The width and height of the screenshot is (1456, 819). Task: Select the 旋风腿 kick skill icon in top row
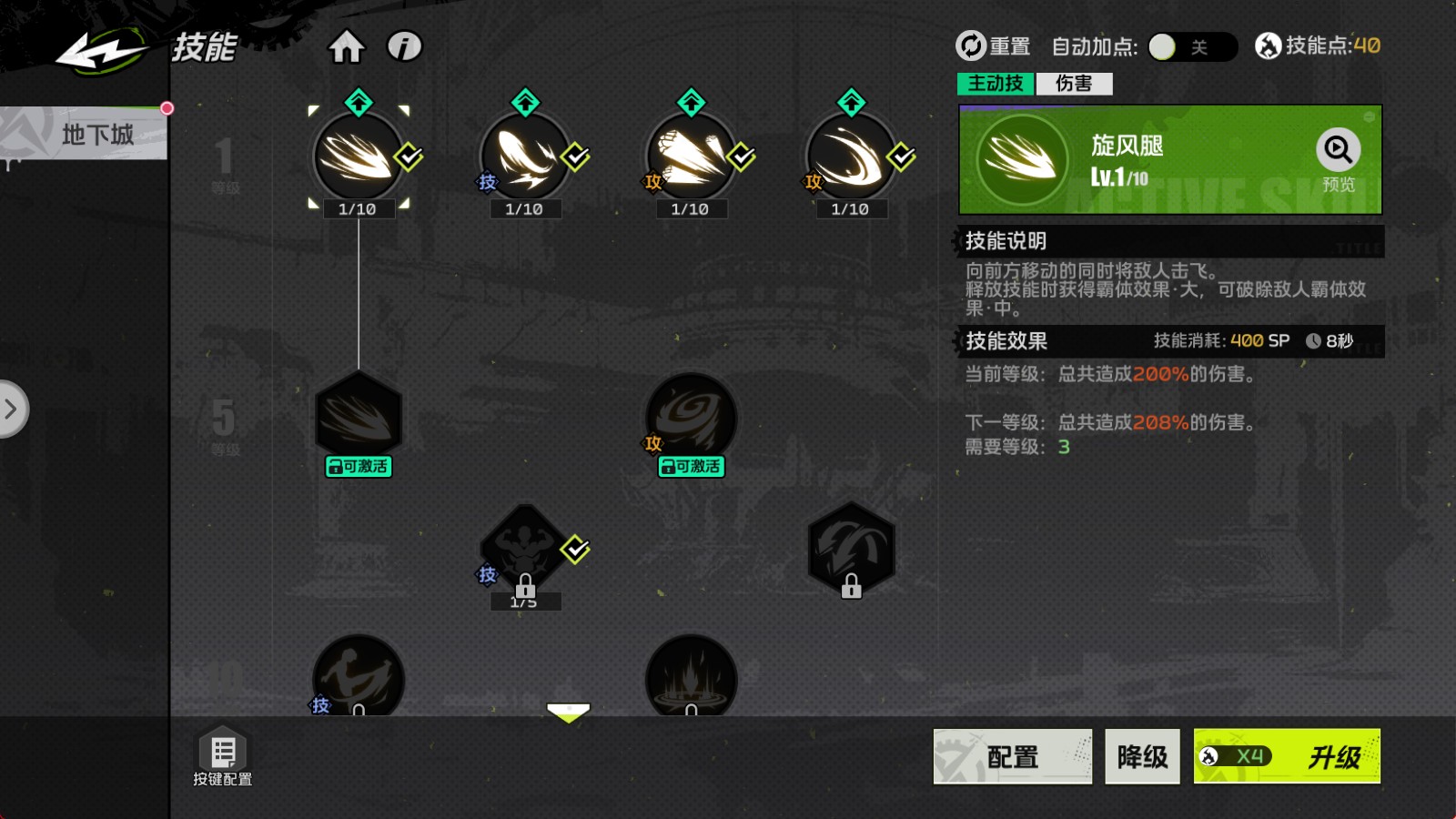tap(358, 157)
